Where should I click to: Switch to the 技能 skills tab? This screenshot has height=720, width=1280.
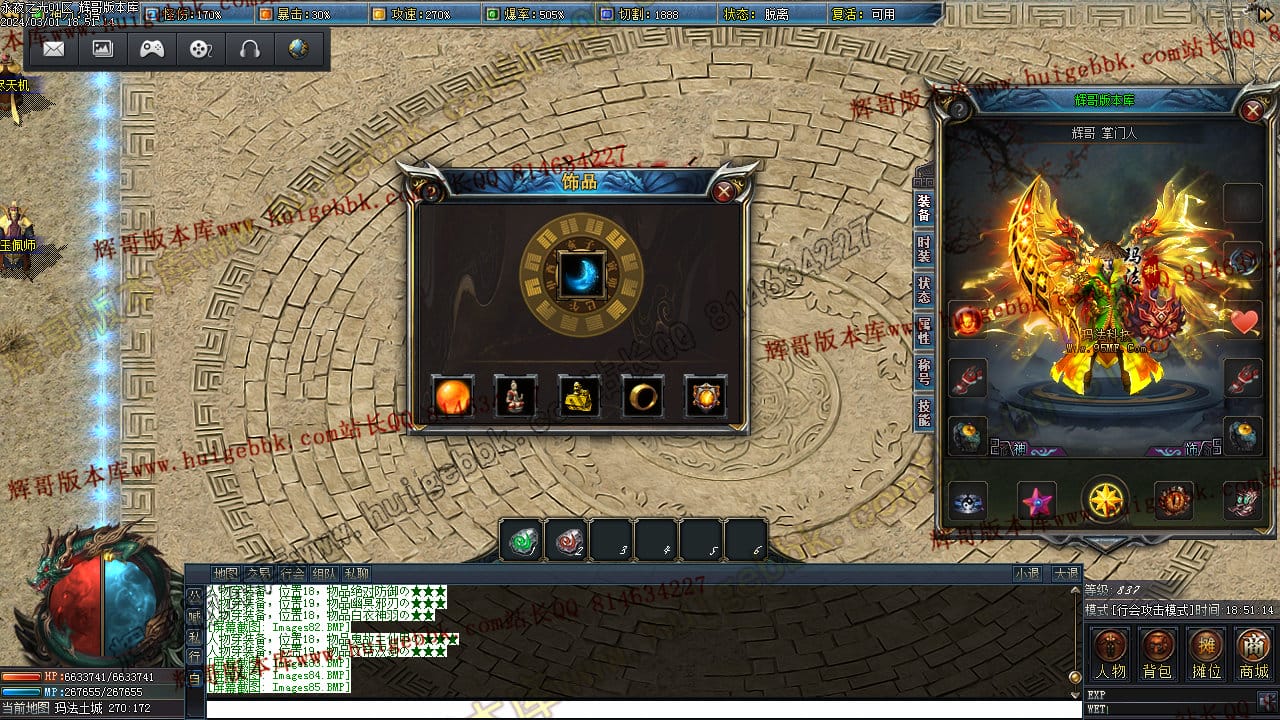point(923,412)
